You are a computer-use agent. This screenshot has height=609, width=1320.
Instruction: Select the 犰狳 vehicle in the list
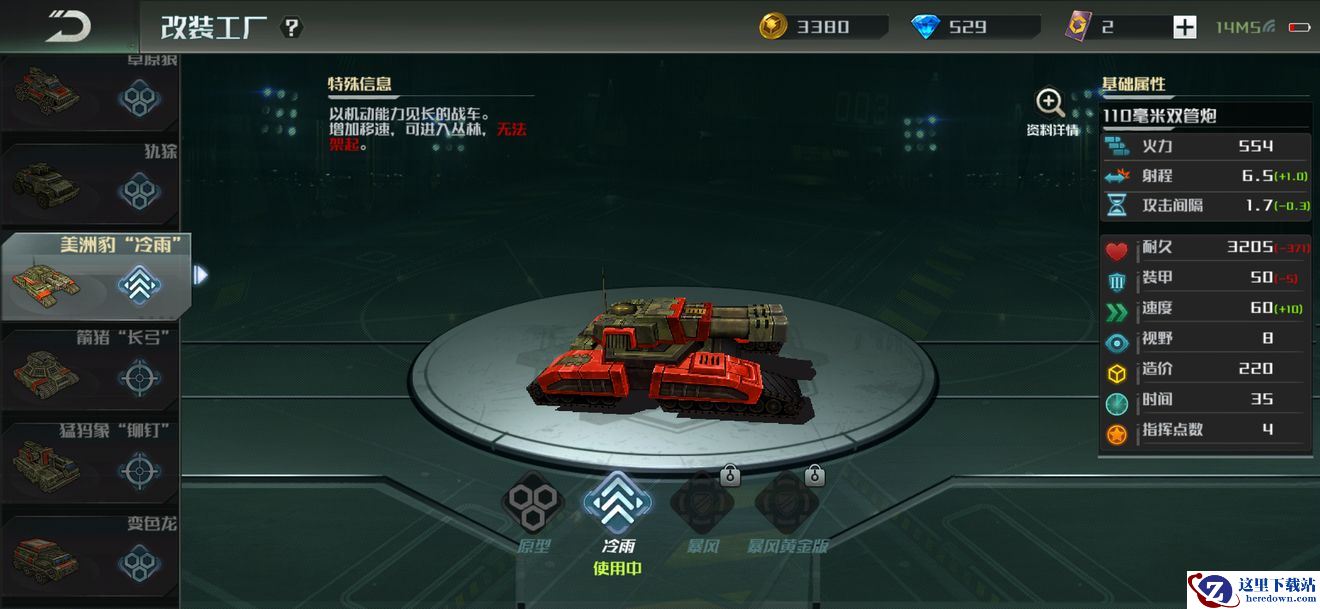[x=90, y=183]
